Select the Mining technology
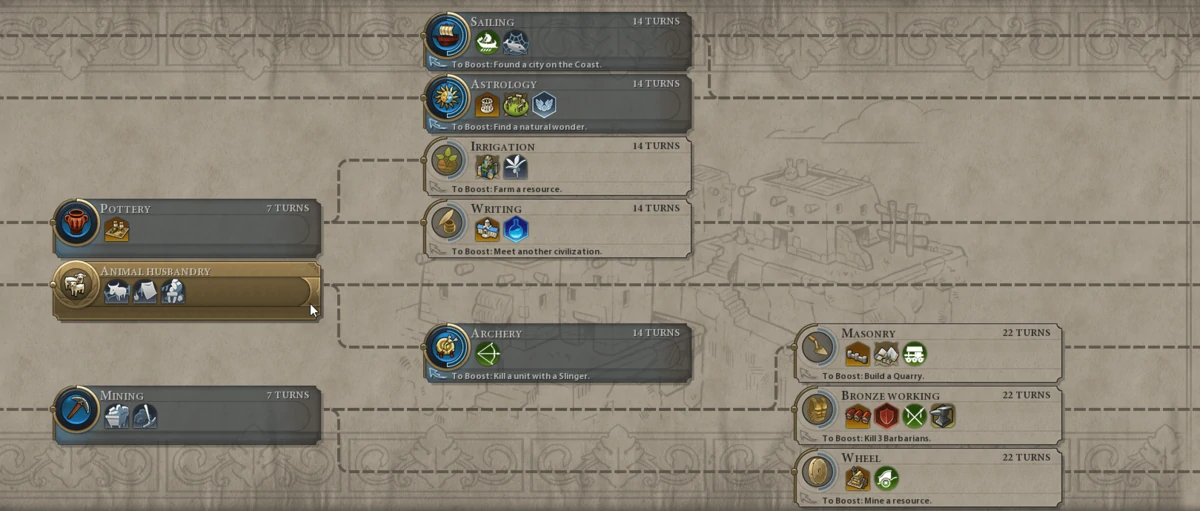The image size is (1200, 511). (x=187, y=415)
